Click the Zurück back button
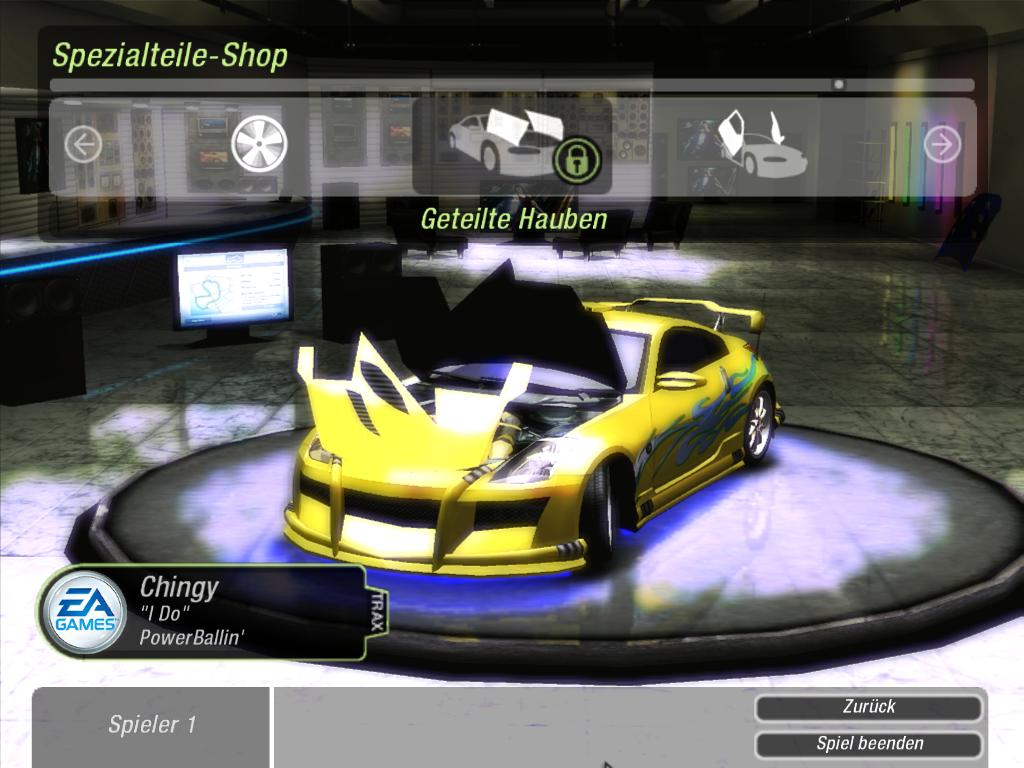The image size is (1024, 768). tap(868, 708)
